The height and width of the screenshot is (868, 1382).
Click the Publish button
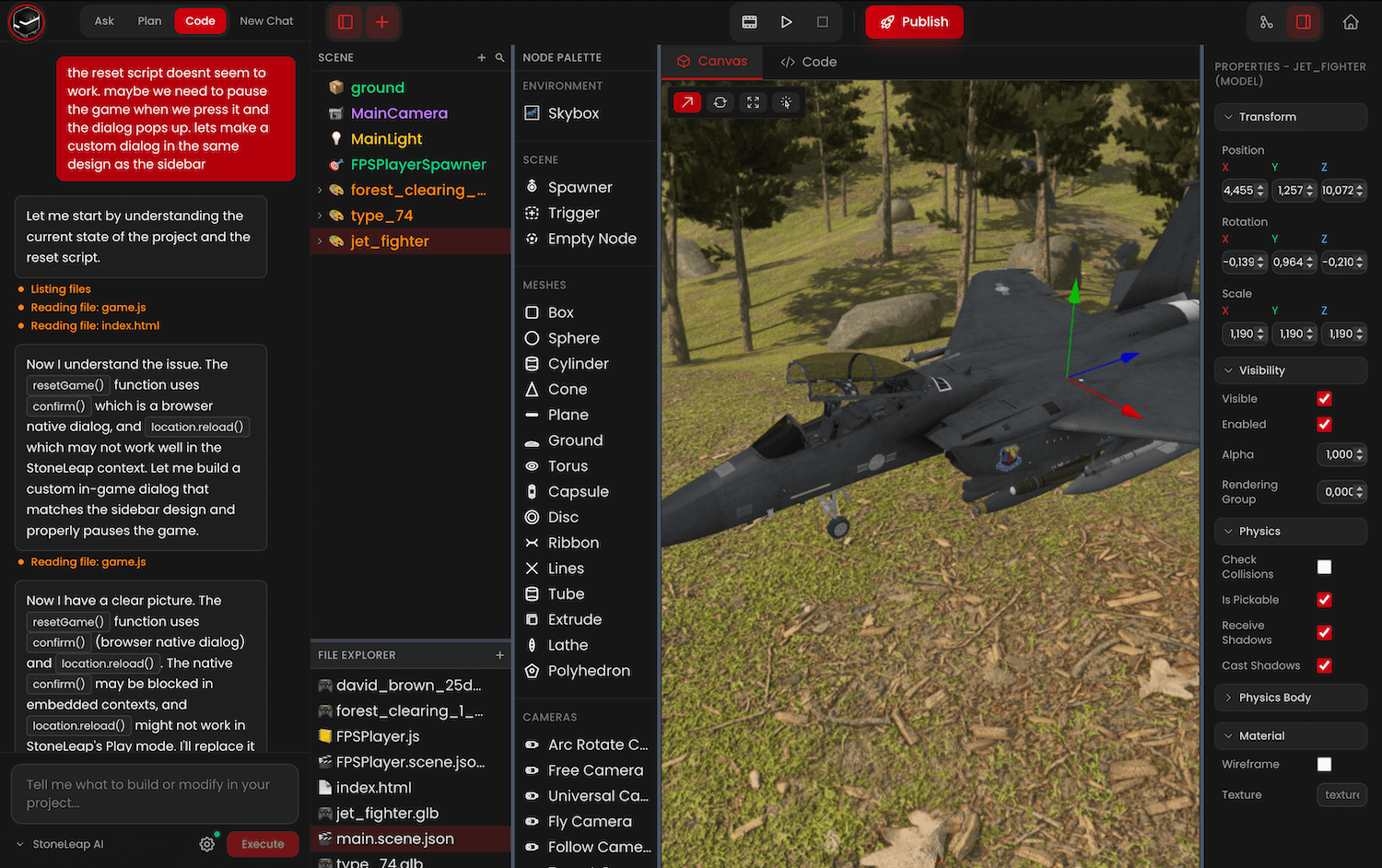(914, 22)
